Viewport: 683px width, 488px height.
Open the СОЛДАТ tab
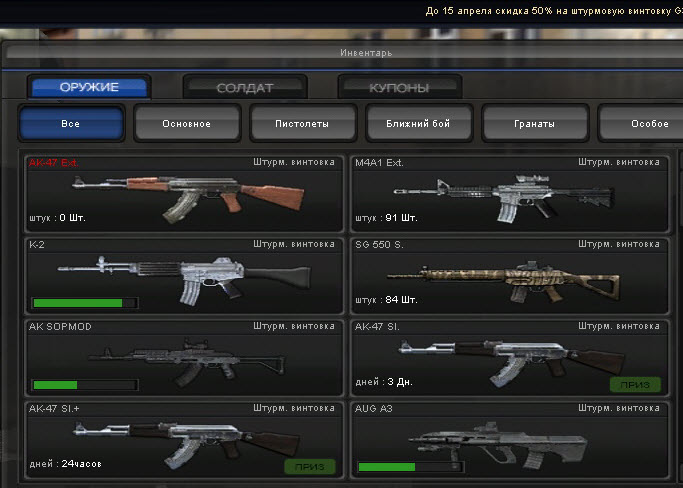pos(245,88)
